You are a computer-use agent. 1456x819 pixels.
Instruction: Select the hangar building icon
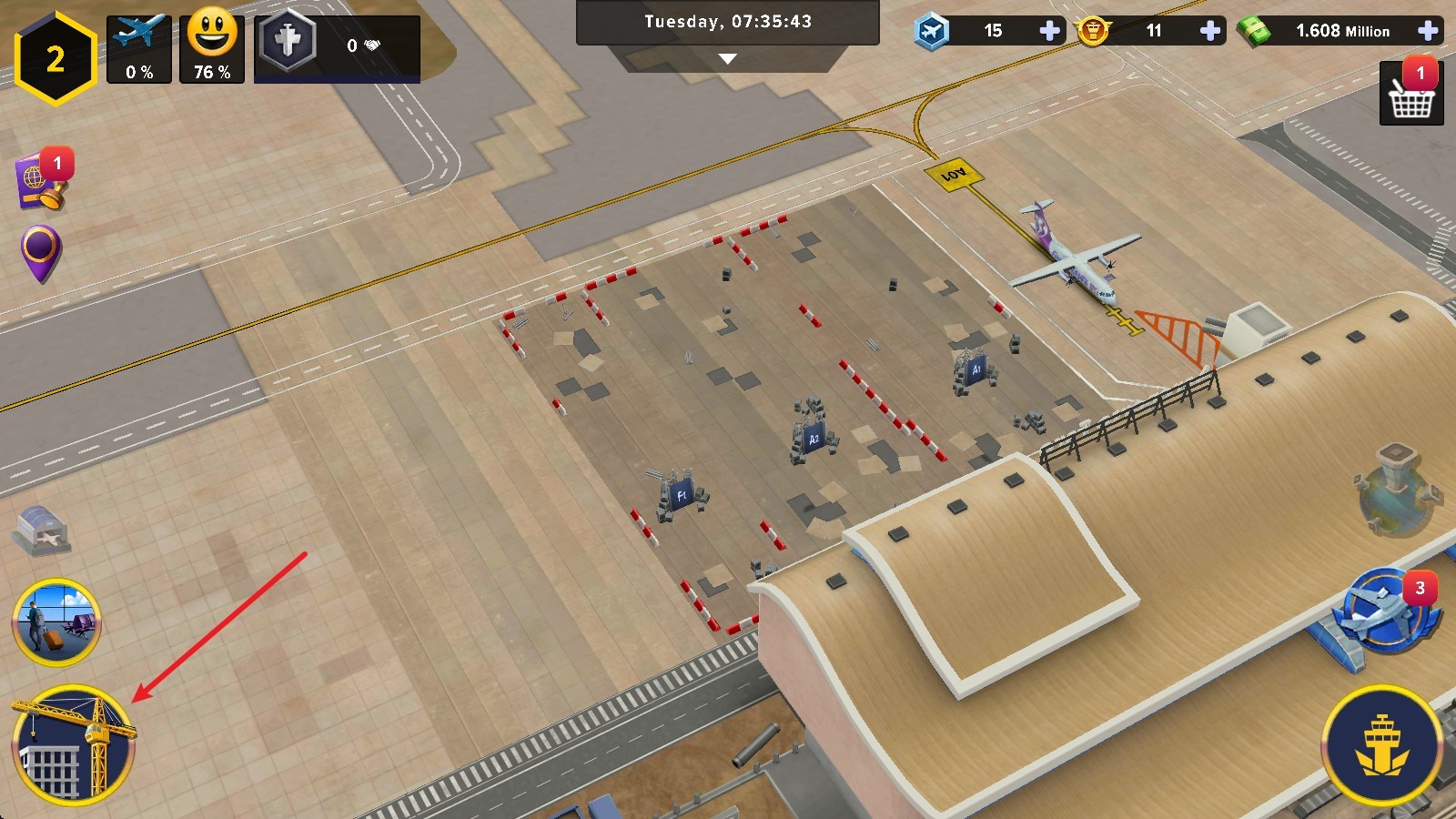tap(42, 530)
